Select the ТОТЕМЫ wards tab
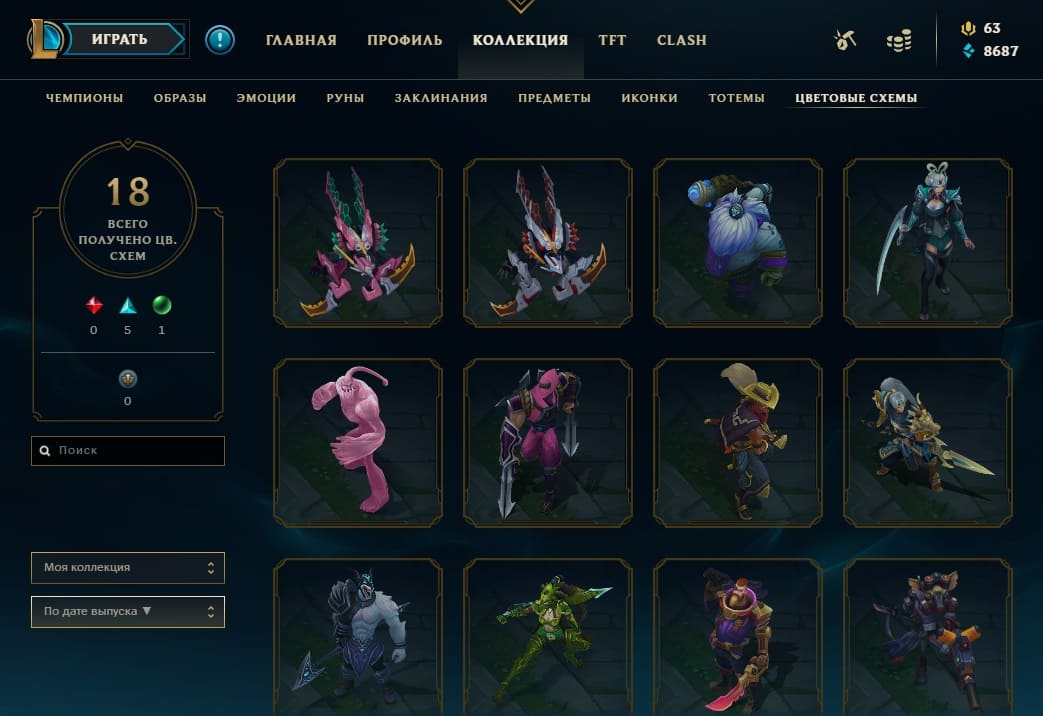 pos(736,98)
